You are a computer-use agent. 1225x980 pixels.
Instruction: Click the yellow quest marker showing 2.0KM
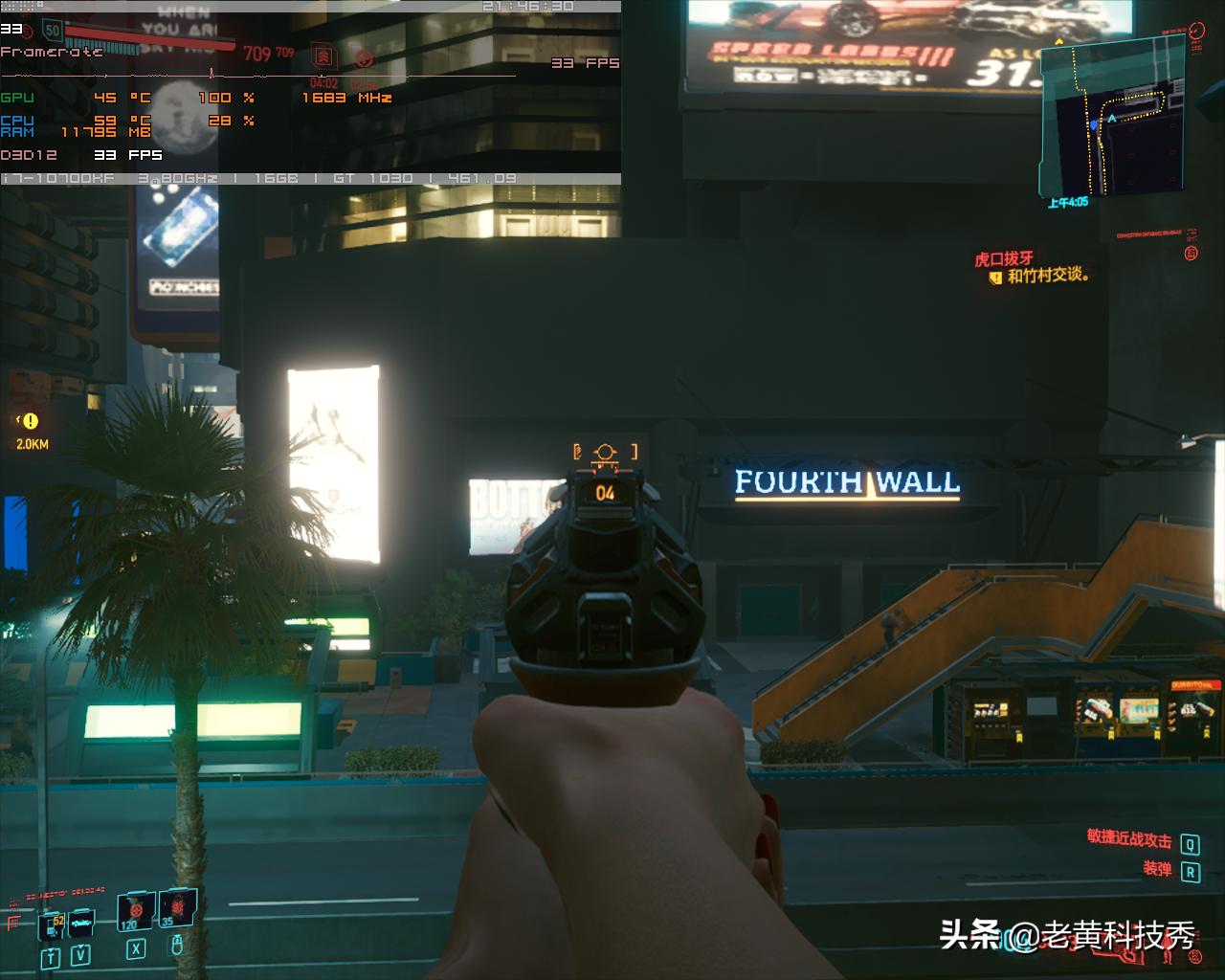click(x=31, y=421)
